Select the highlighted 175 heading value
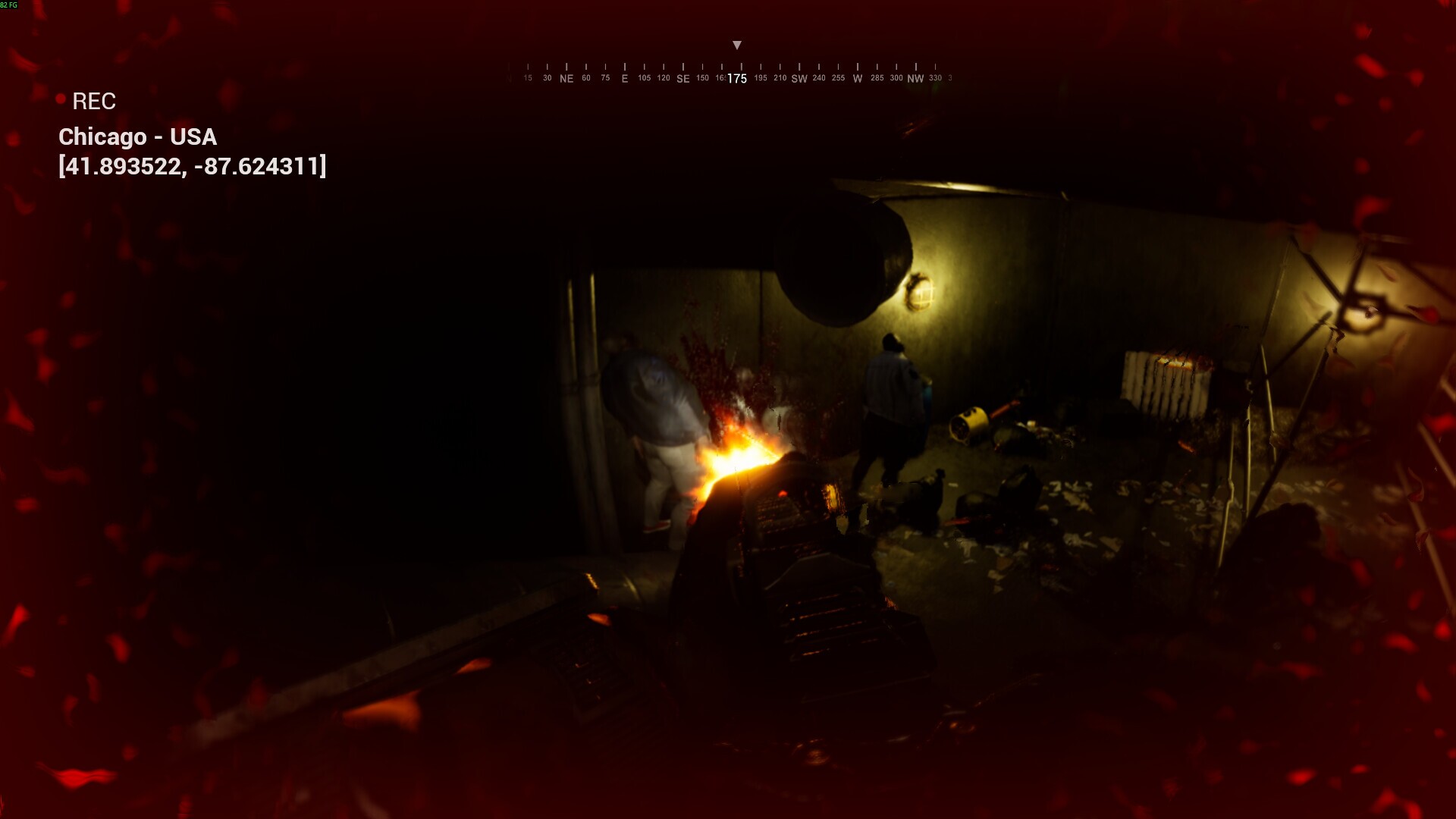The width and height of the screenshot is (1456, 819). (736, 78)
